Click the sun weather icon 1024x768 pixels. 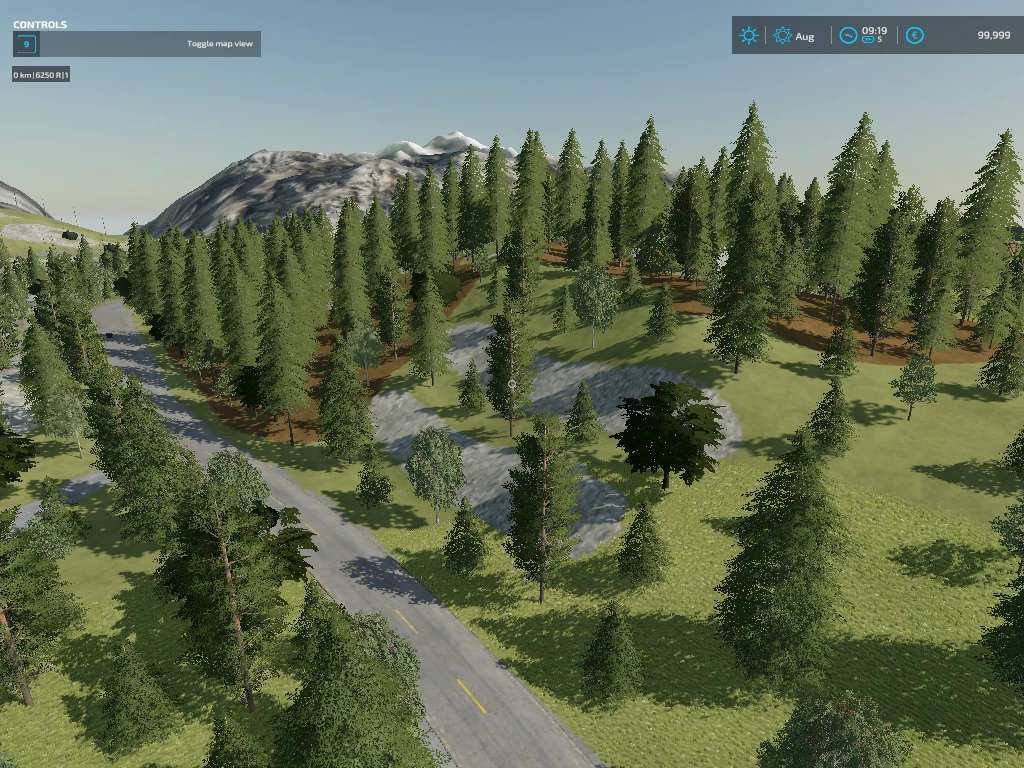coord(748,36)
